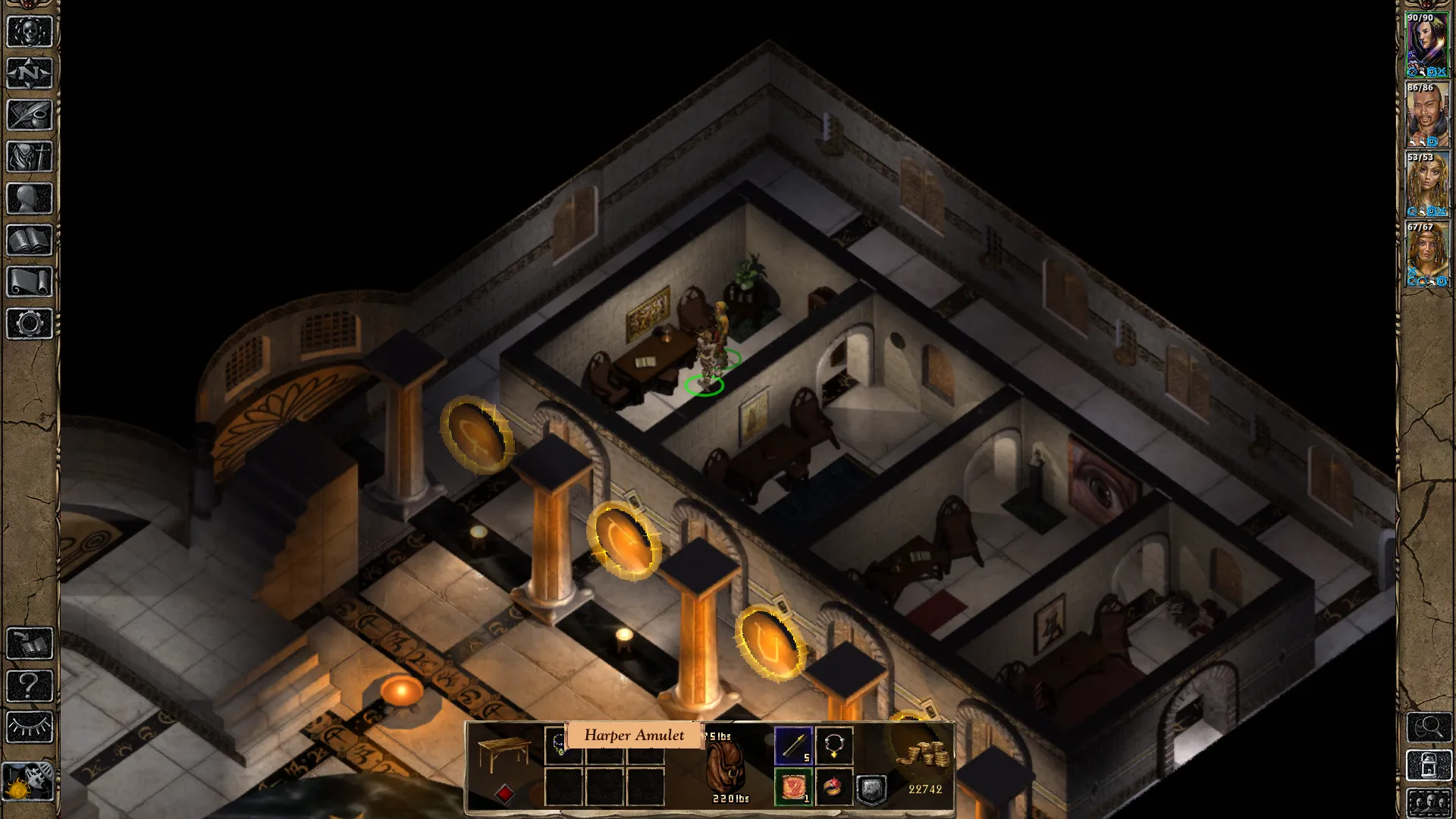The width and height of the screenshot is (1456, 819).
Task: Open the gear options button
Action: pyautogui.click(x=30, y=324)
